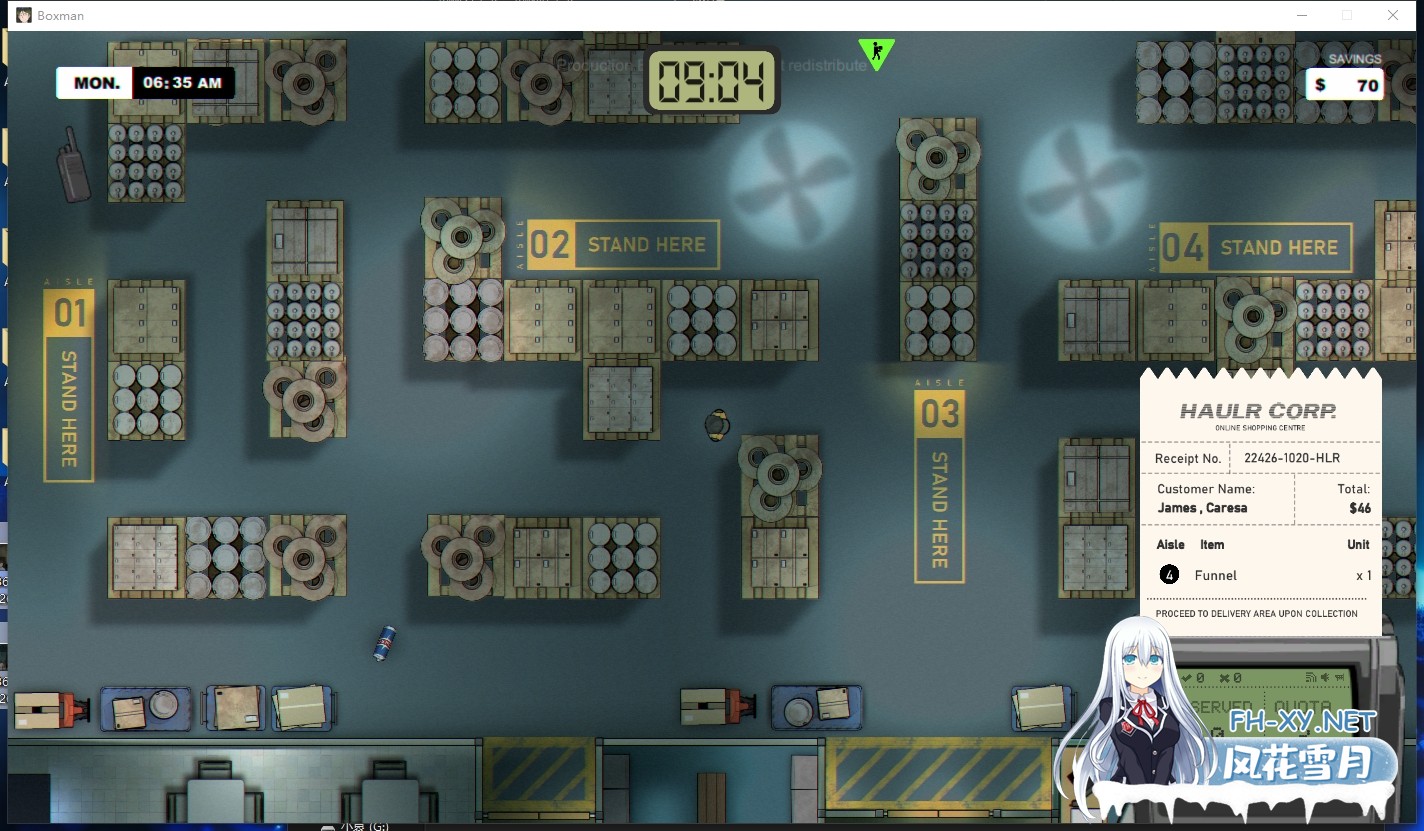Click the Boxman icon in the title bar
The width and height of the screenshot is (1424, 831).
click(x=23, y=15)
